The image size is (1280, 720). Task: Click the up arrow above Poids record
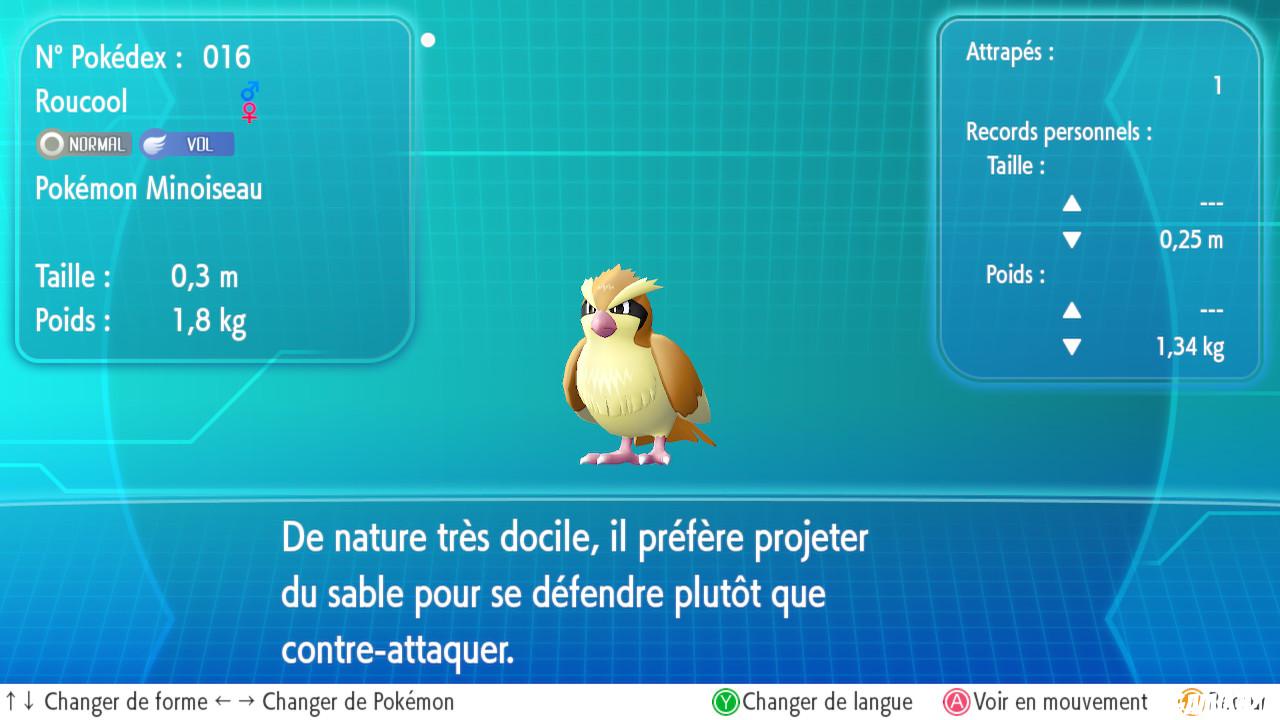1072,310
